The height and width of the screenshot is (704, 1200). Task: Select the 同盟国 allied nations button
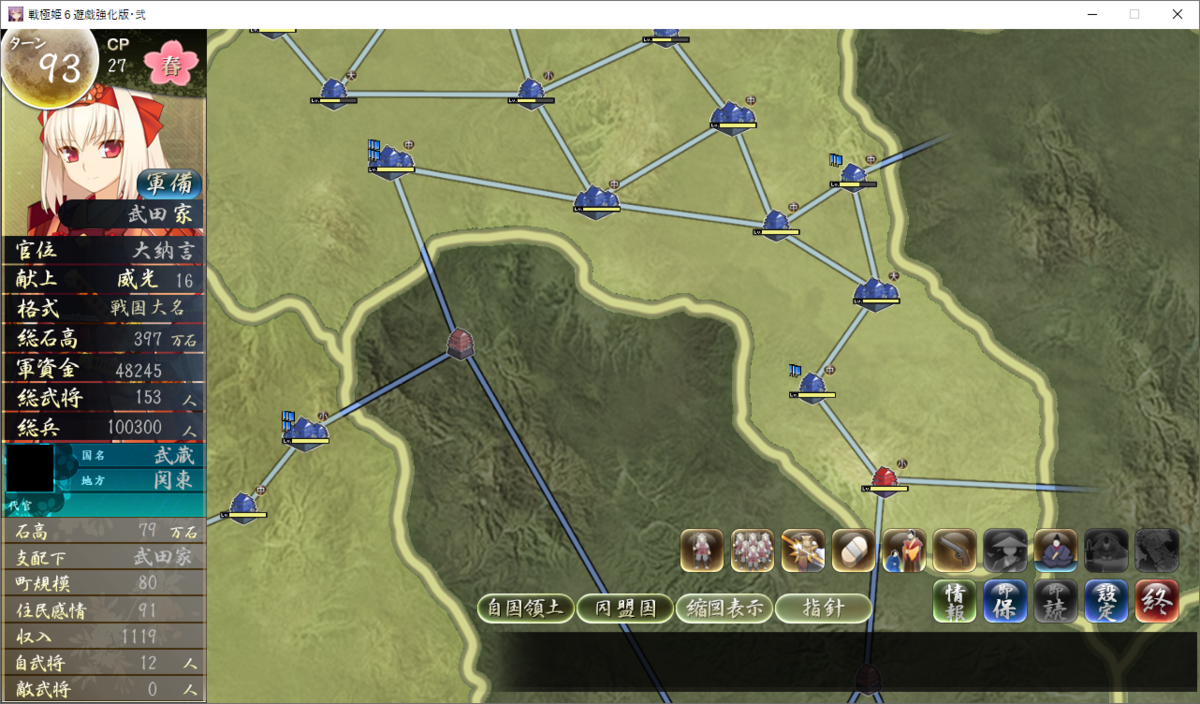pos(625,608)
